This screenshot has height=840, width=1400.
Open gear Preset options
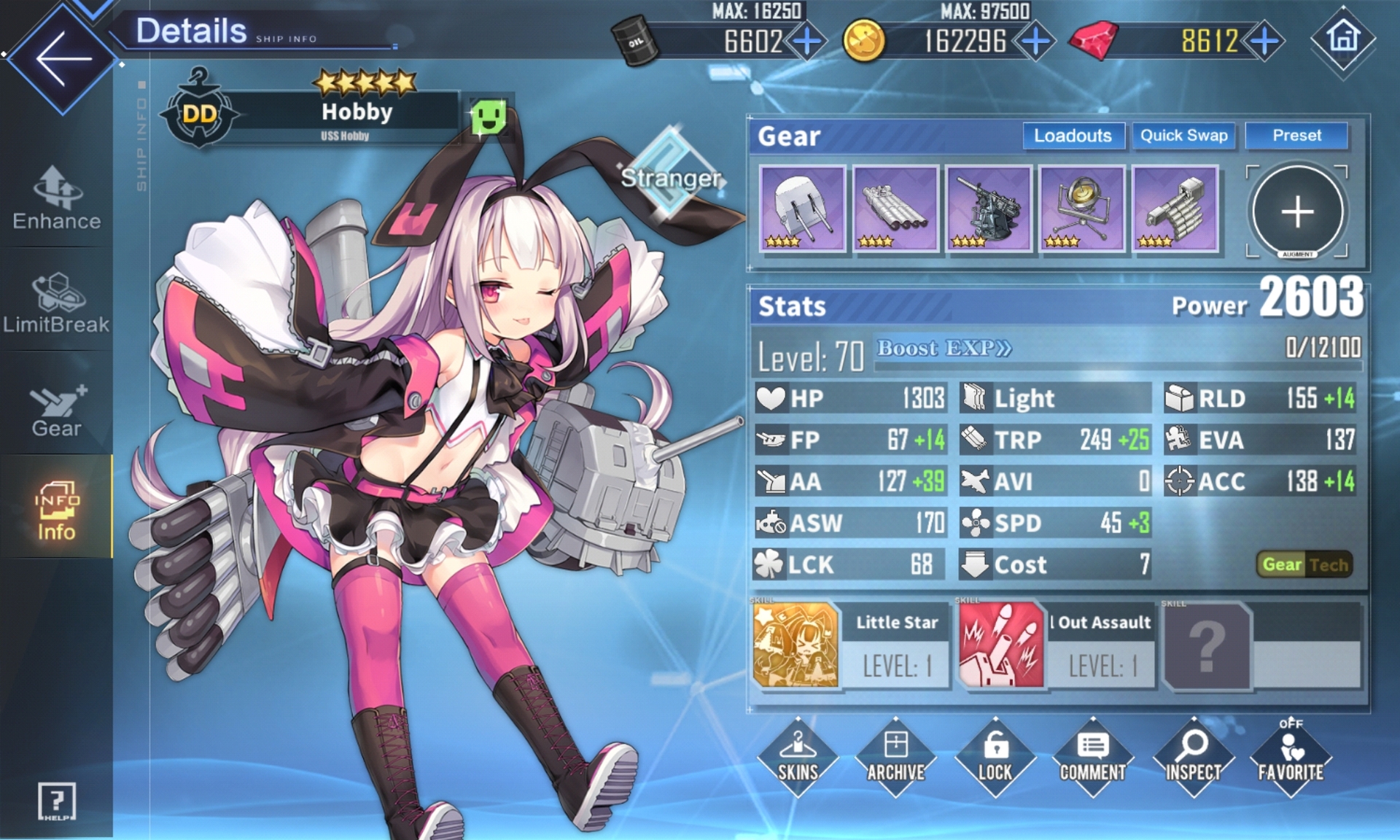coord(1296,136)
